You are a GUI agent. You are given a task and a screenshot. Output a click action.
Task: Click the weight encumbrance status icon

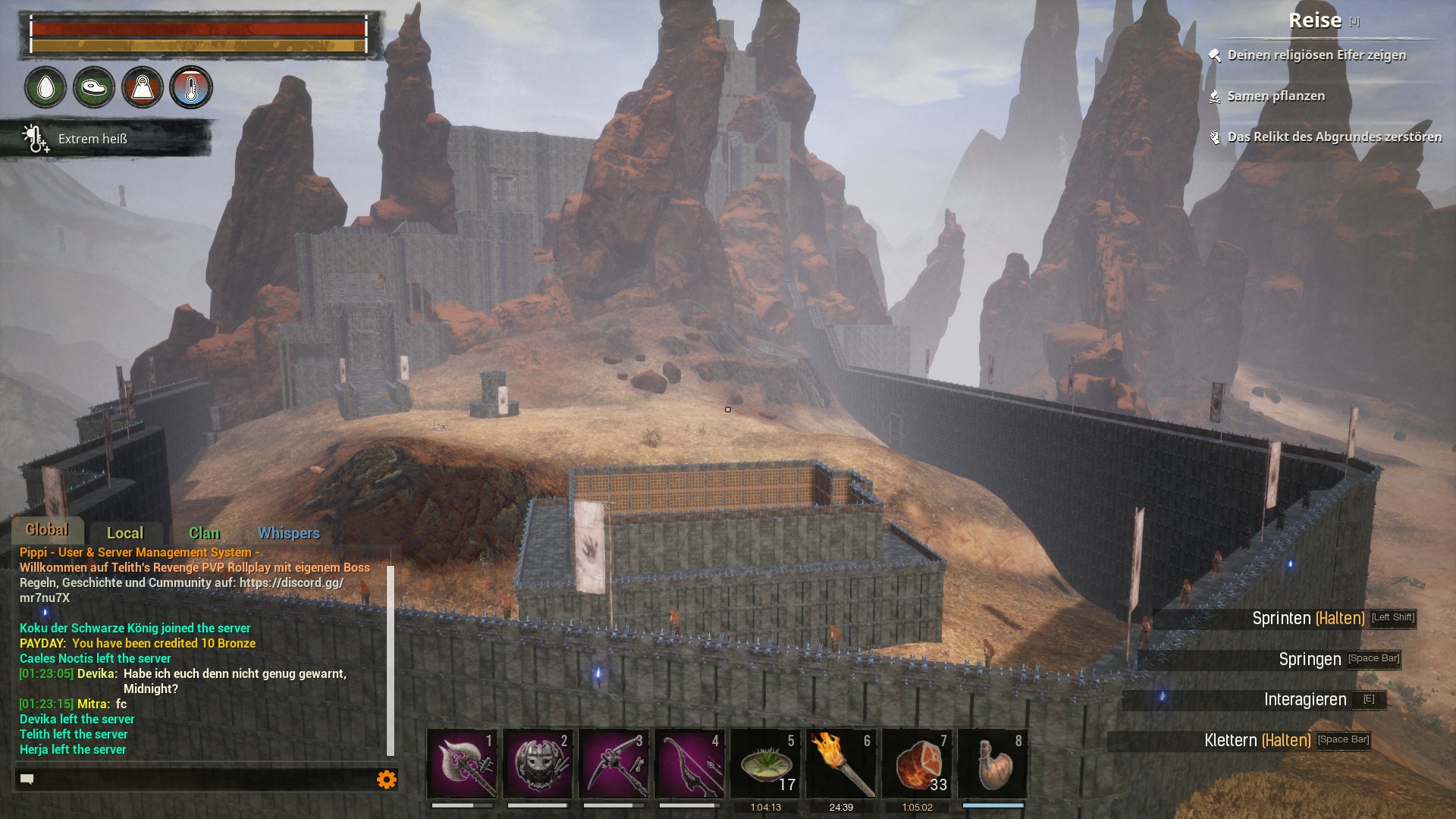pos(143,87)
